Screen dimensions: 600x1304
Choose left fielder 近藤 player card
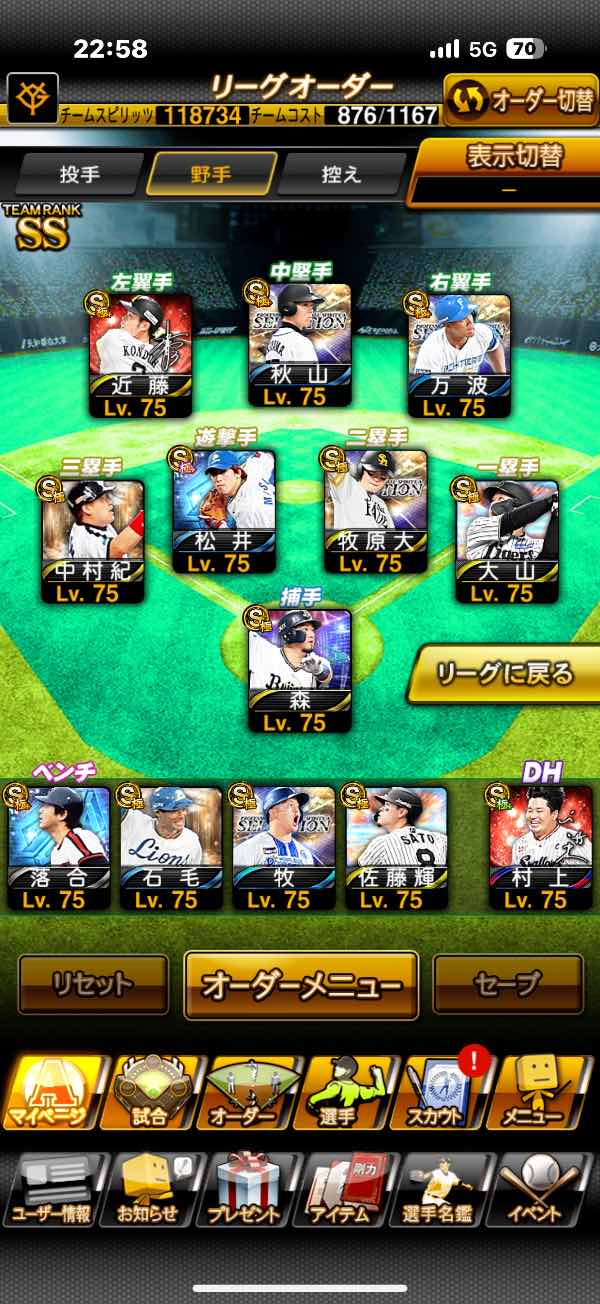(140, 355)
